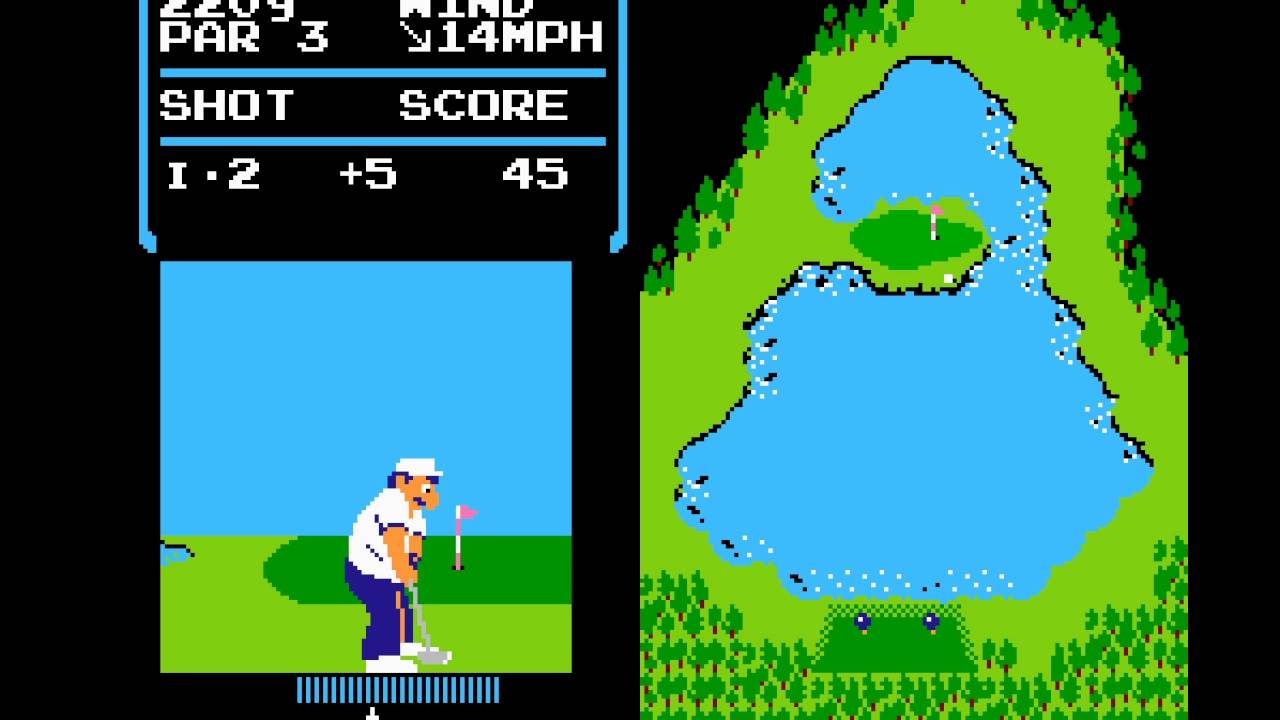Click the striped swing power meter
Viewport: 1280px width, 720px height.
pos(397,689)
